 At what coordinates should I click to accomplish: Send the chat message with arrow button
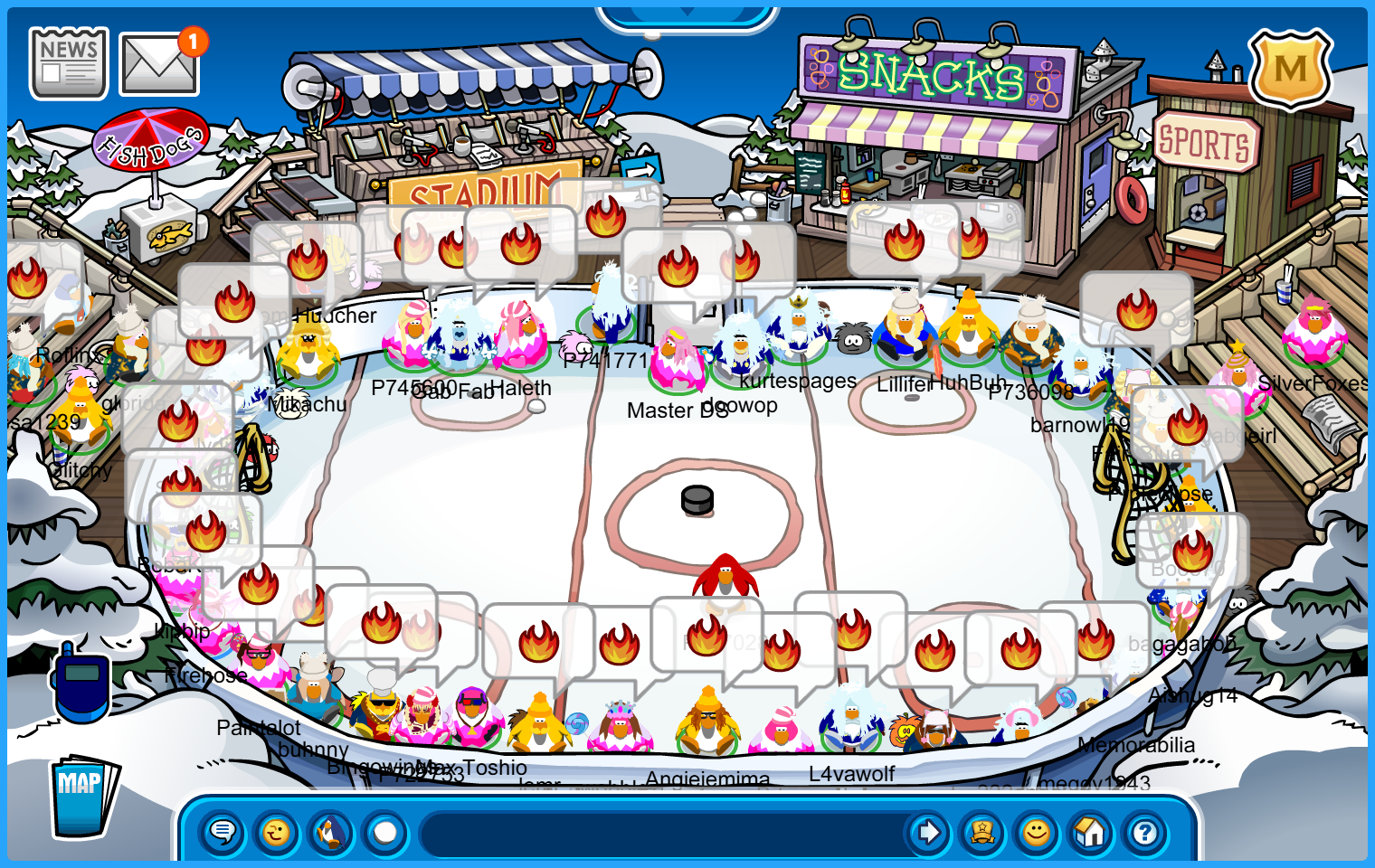click(x=928, y=832)
